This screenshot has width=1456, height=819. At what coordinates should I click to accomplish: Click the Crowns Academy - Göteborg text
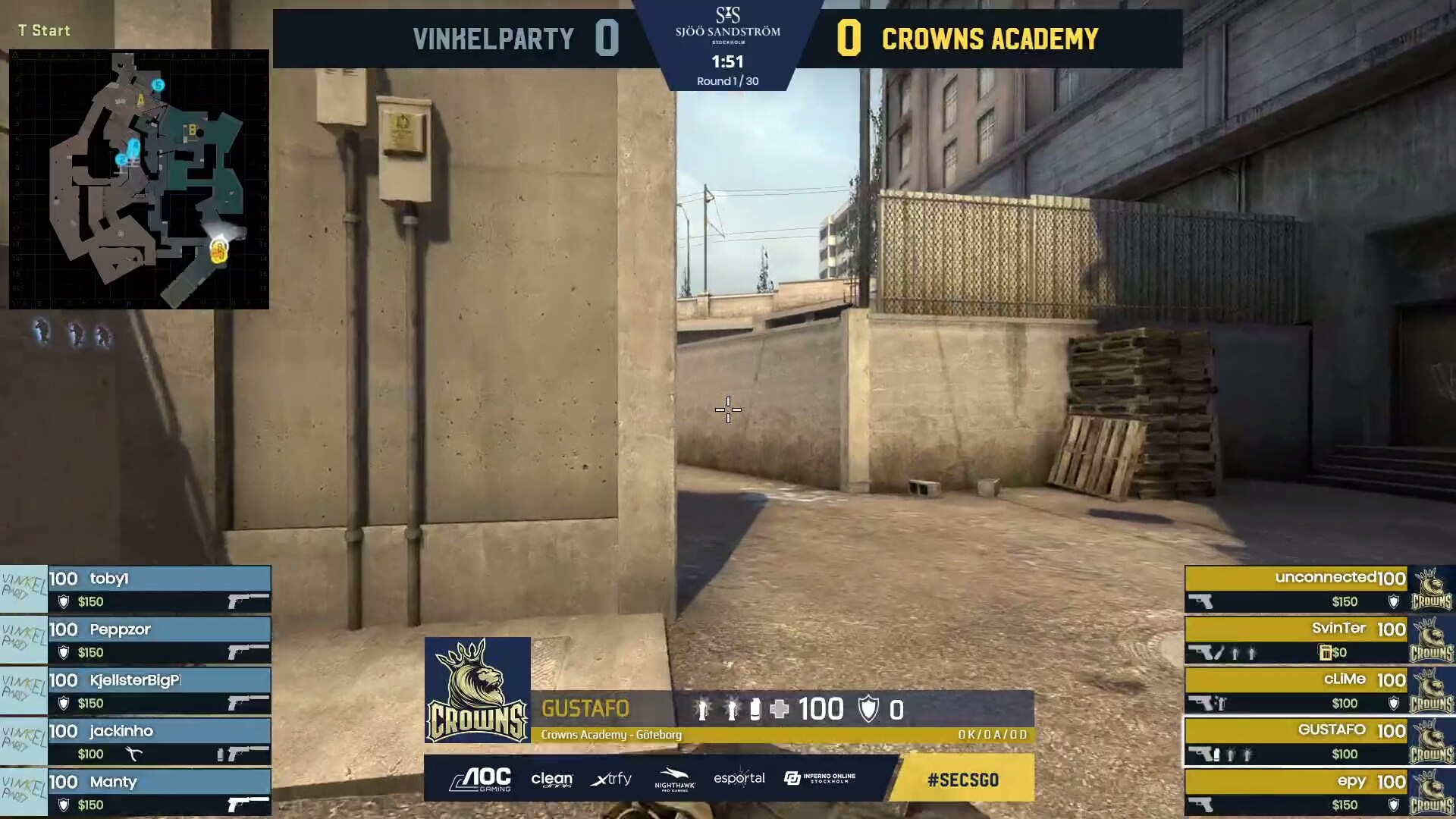coord(611,734)
